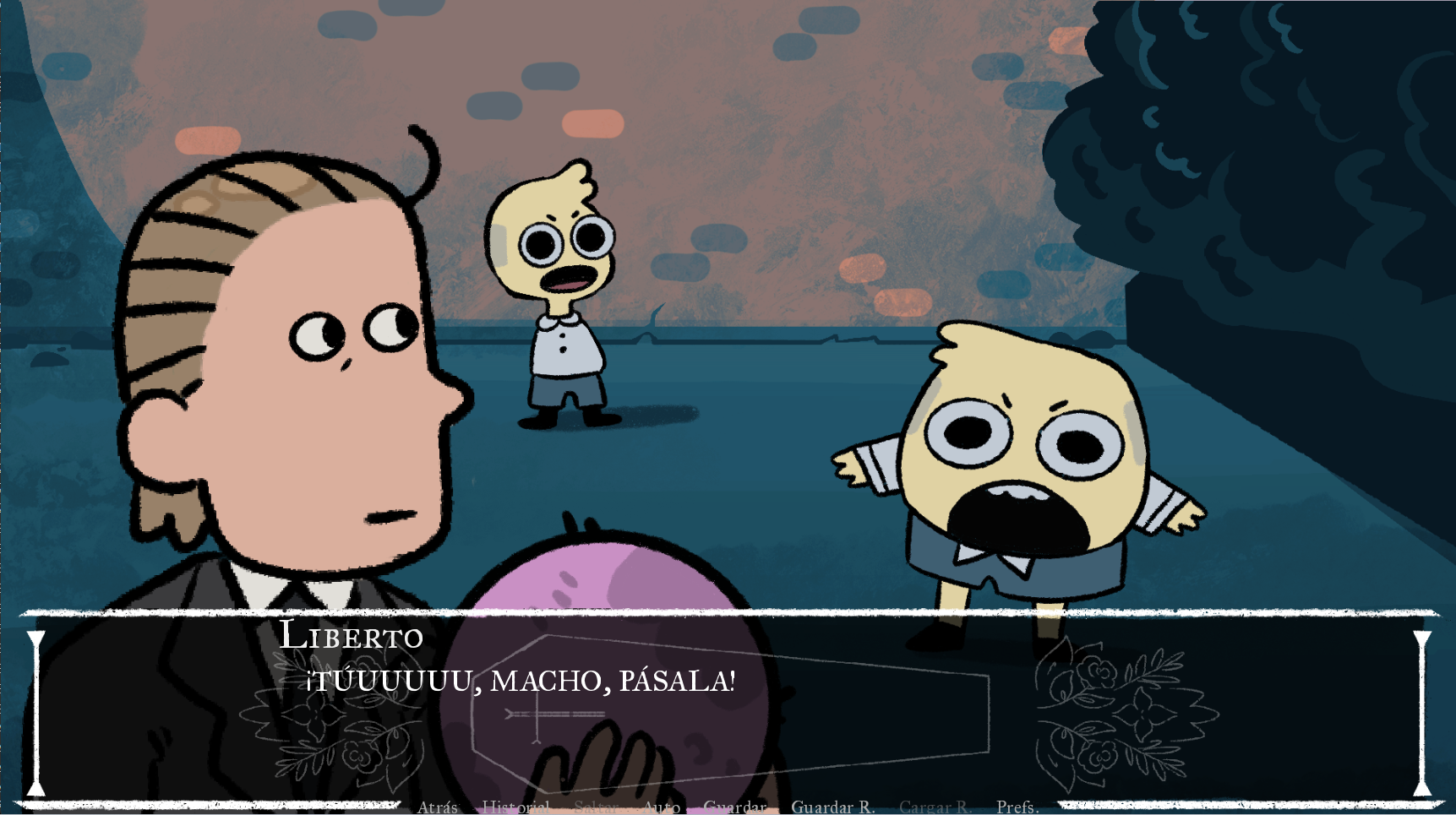Enable Saltar to skip read text
The width and height of the screenshot is (1456, 815).
[x=597, y=807]
